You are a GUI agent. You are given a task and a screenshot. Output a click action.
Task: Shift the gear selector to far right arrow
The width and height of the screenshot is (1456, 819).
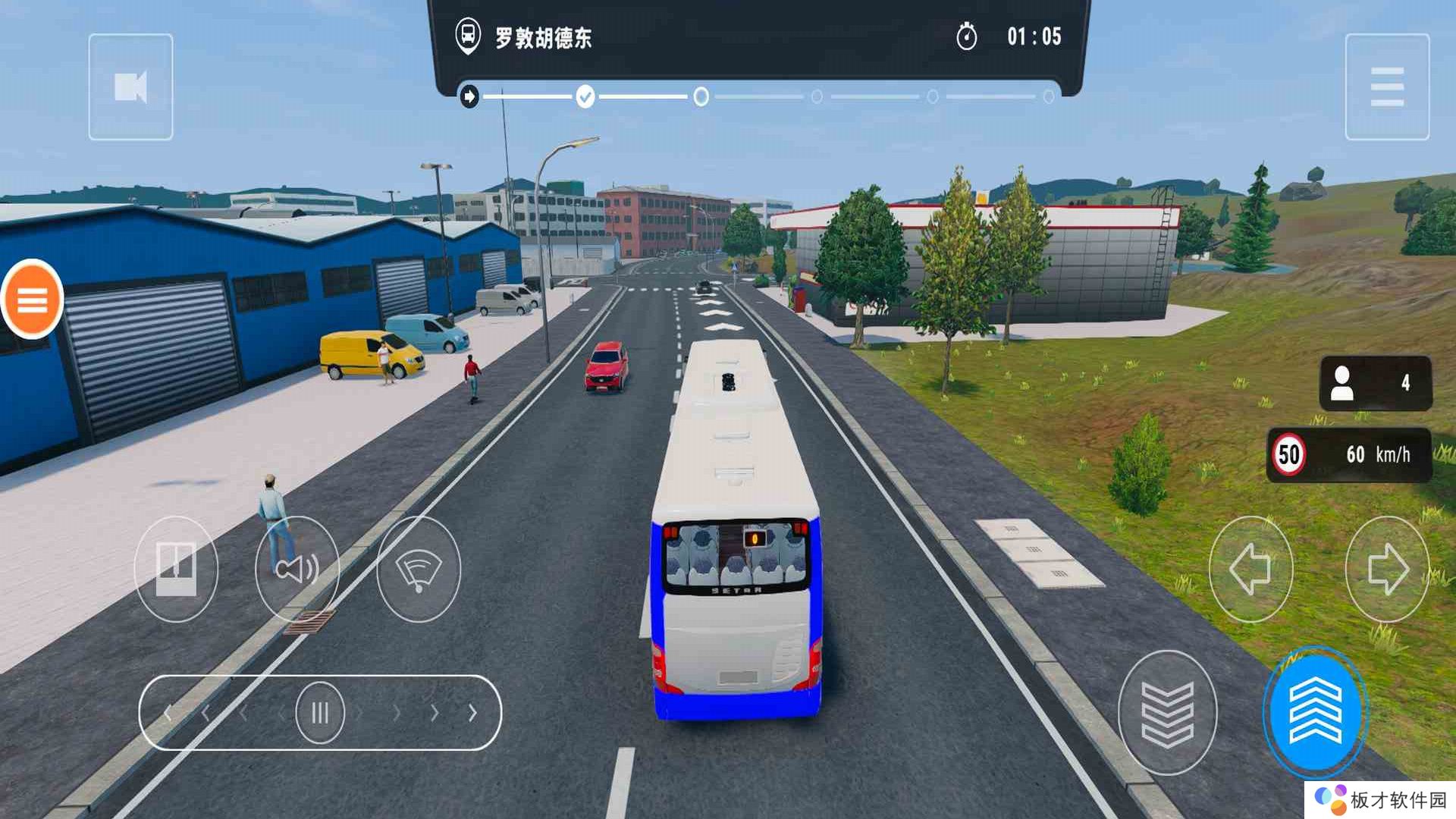472,713
